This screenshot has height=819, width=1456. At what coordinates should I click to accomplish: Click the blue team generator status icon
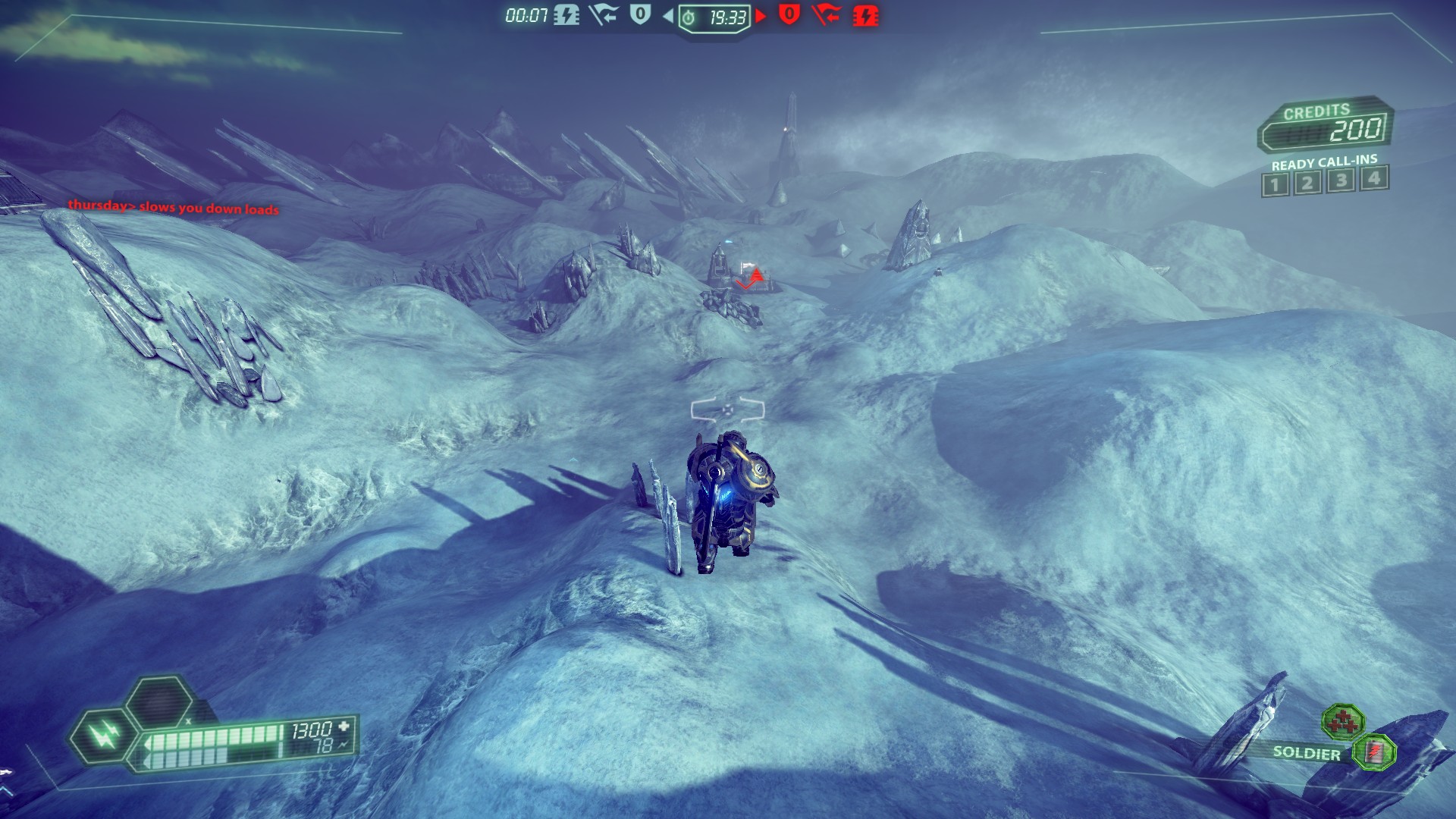point(566,15)
